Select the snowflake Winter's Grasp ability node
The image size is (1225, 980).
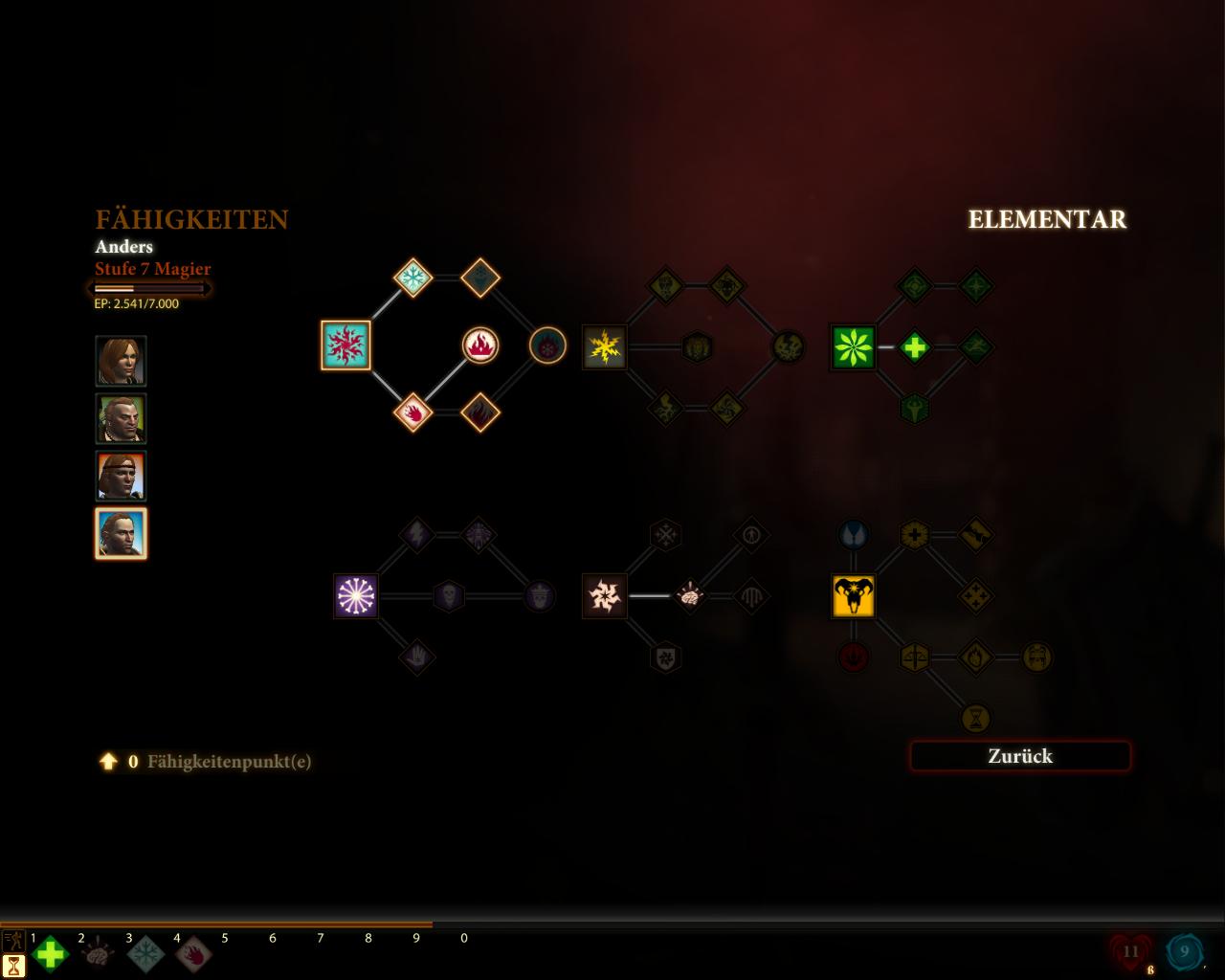413,278
